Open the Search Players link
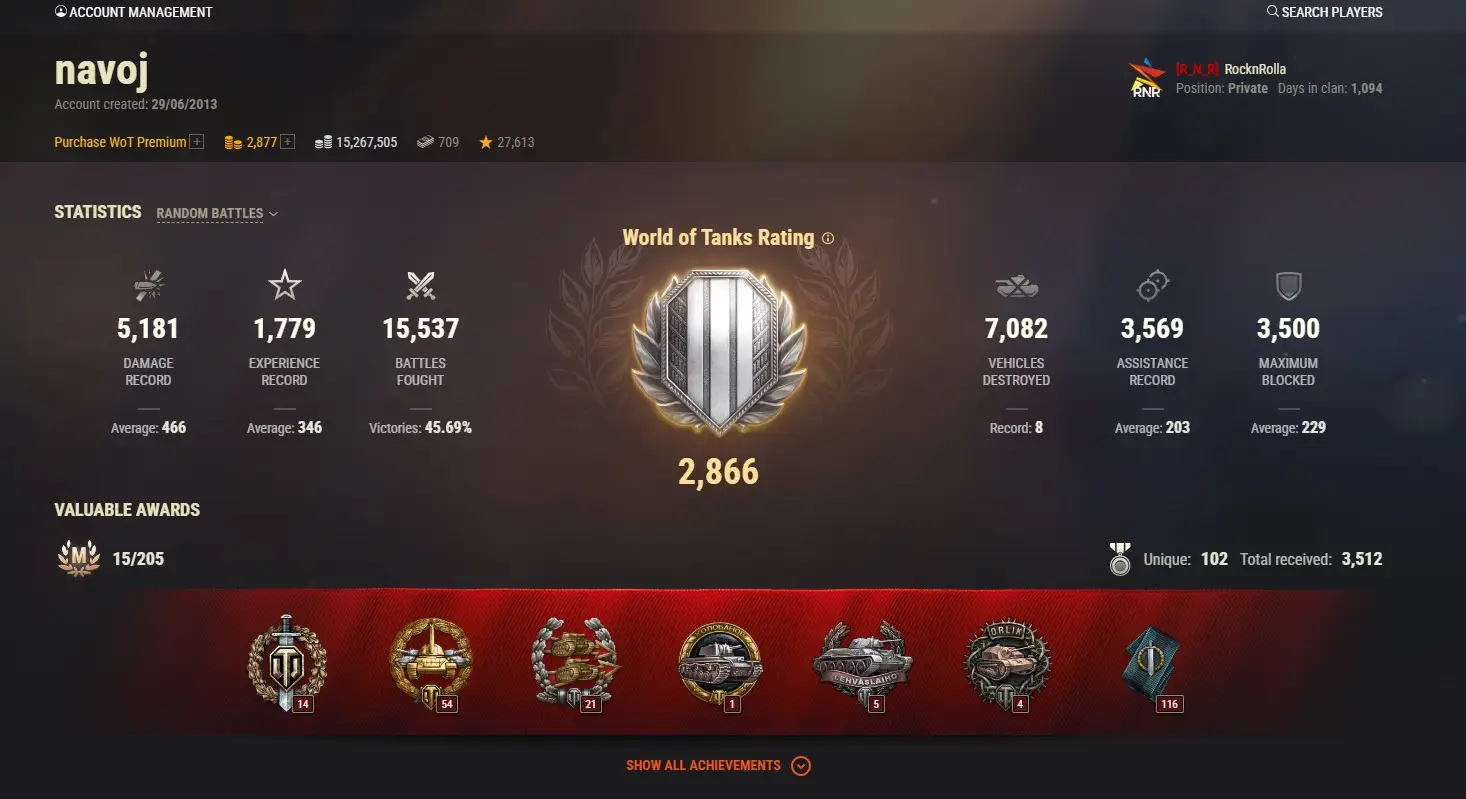 click(x=1324, y=12)
